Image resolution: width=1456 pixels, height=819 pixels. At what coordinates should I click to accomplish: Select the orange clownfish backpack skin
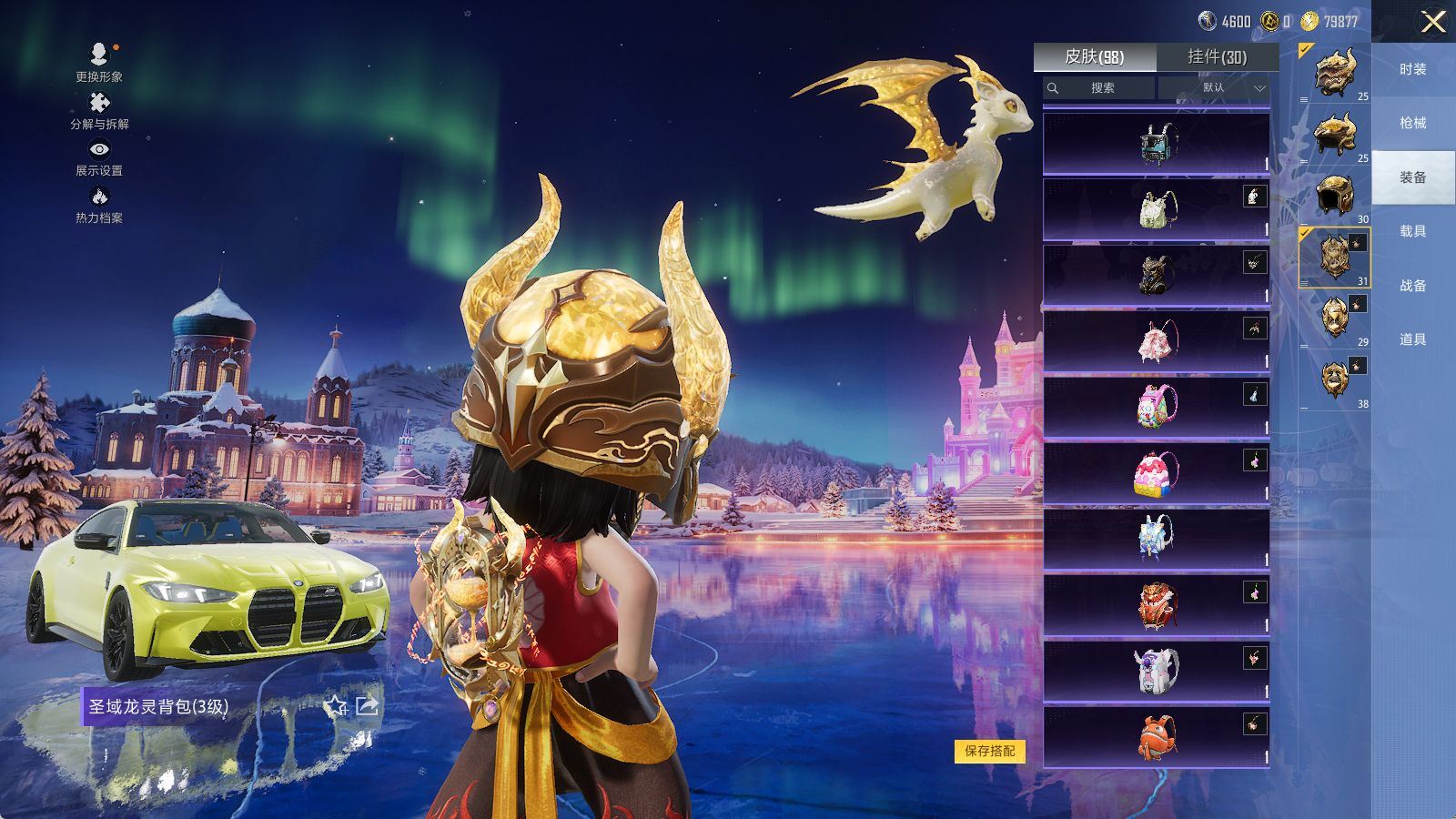(x=1156, y=736)
